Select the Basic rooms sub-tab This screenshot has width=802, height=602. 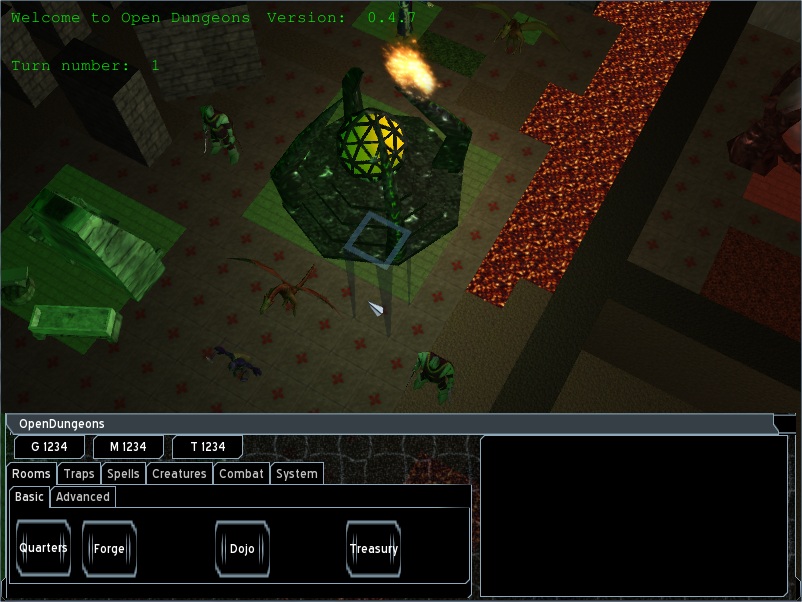[x=29, y=497]
